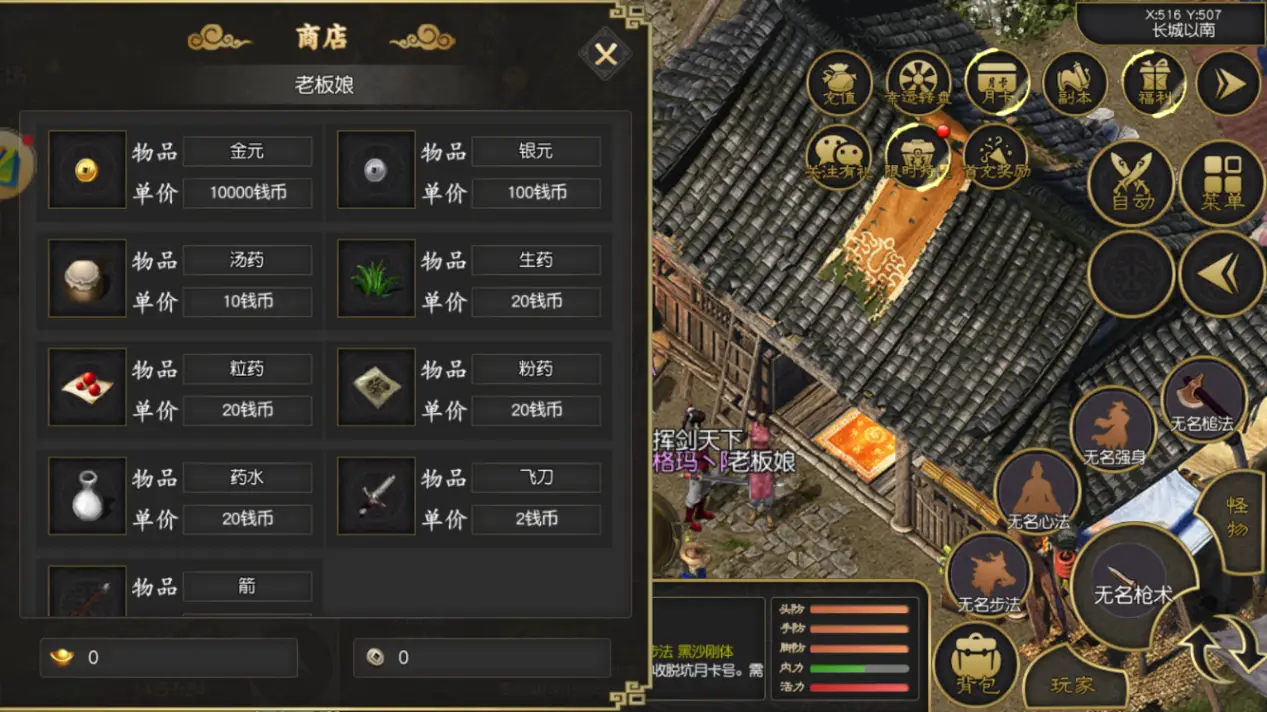Activate the 无名心法 skill
The width and height of the screenshot is (1267, 712).
(1038, 492)
